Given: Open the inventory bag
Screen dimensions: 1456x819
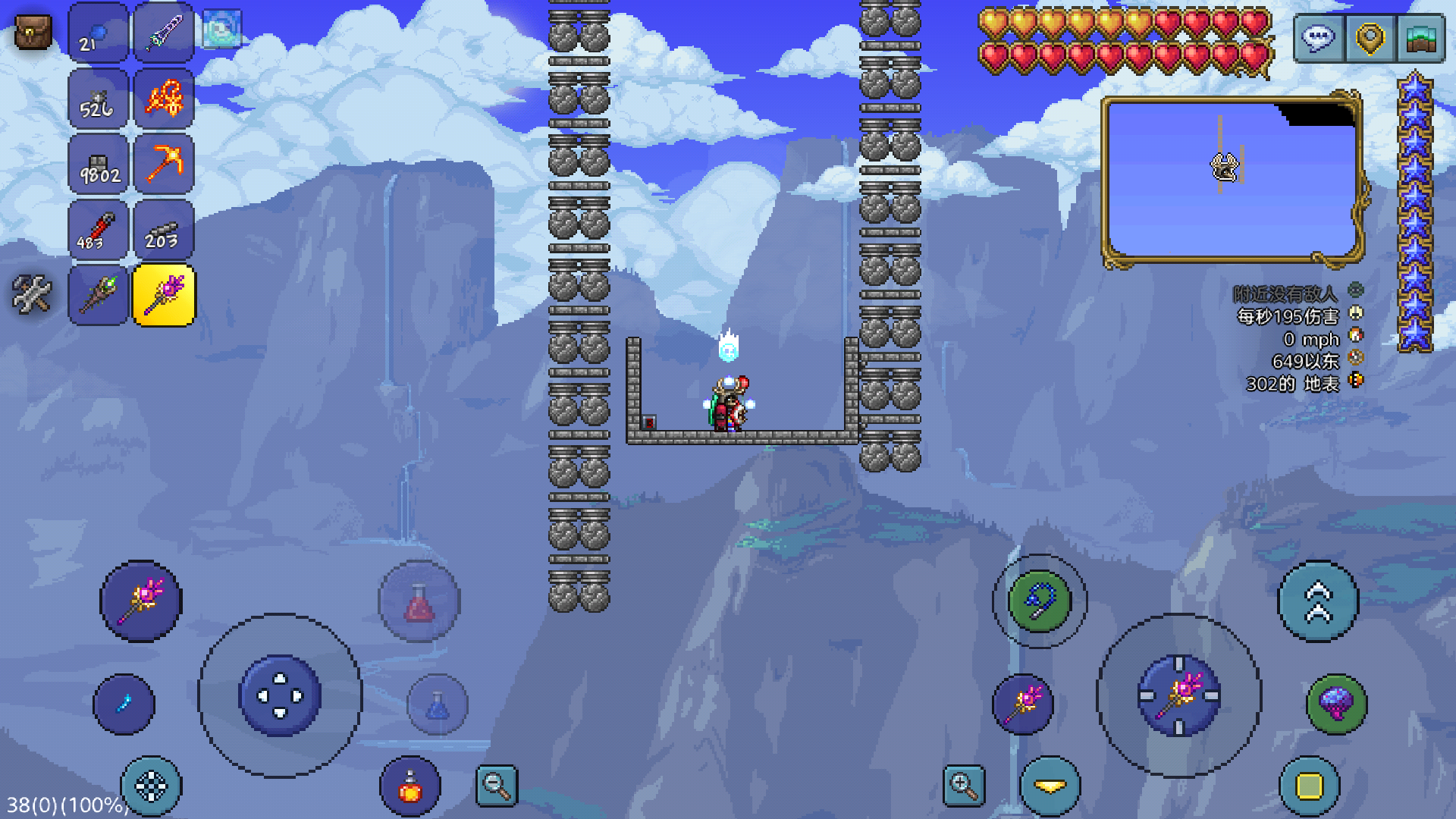Looking at the screenshot, I should point(33,33).
